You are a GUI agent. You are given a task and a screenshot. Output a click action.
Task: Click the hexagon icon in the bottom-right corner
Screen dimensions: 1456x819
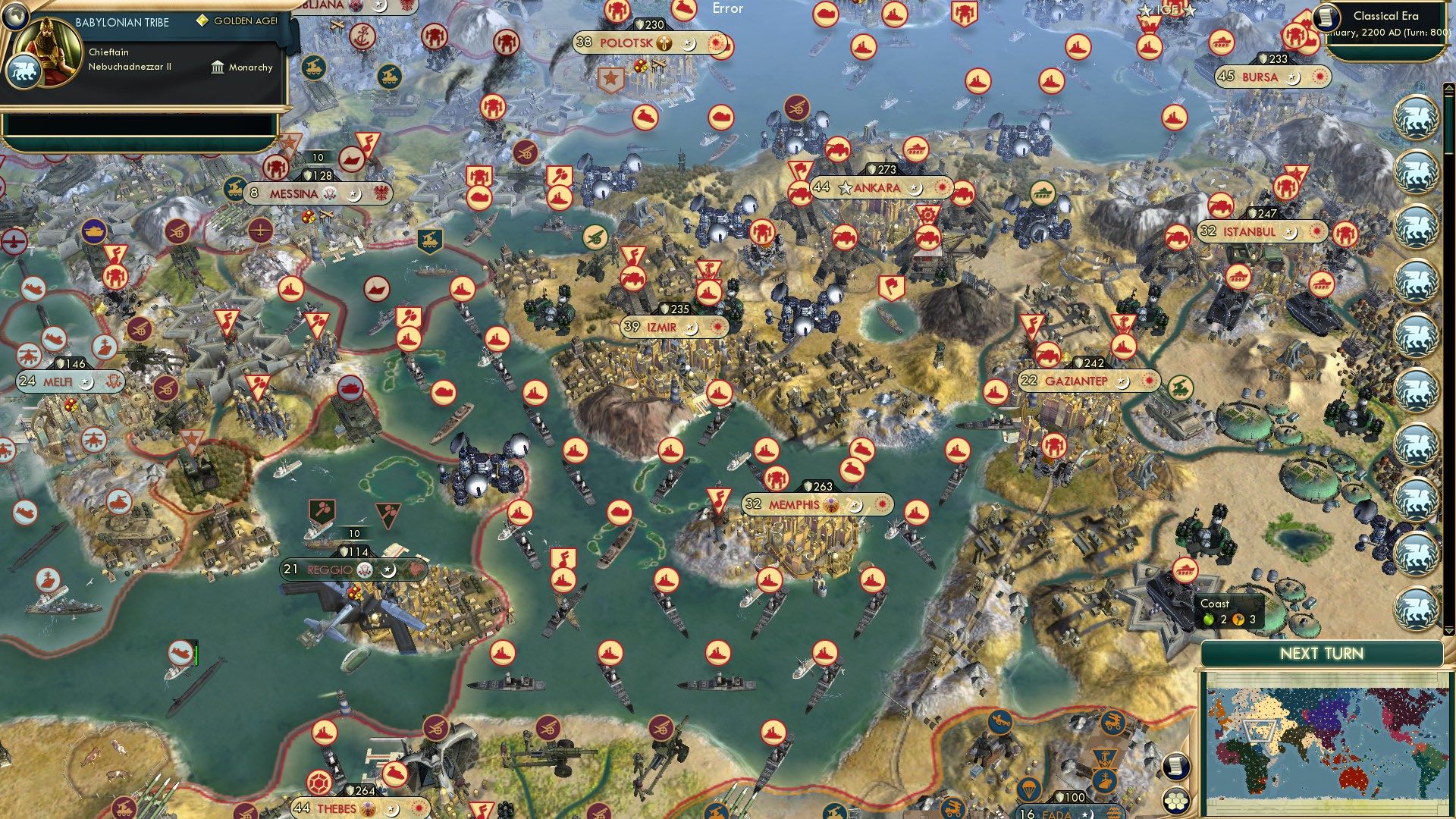click(x=1176, y=801)
